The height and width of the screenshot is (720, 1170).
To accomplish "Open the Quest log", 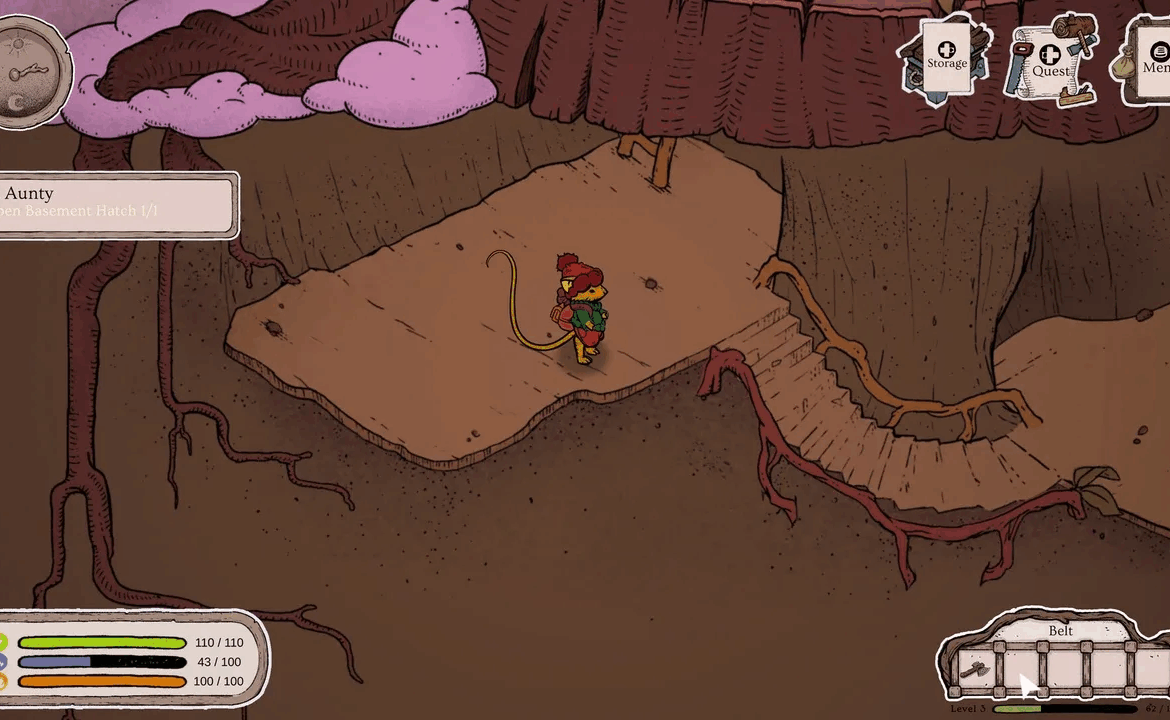I will [1050, 62].
